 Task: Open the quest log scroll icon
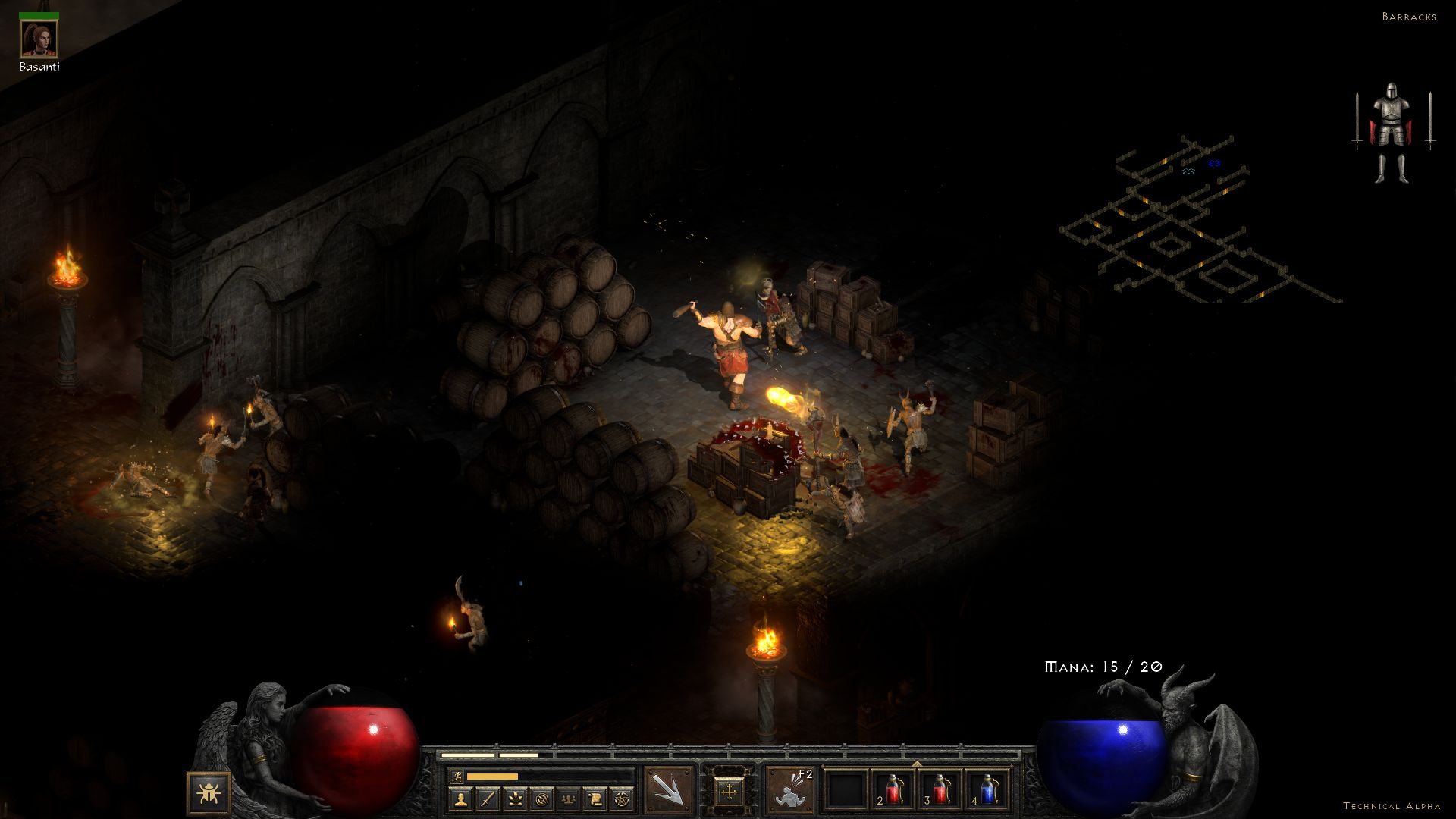pos(595,799)
